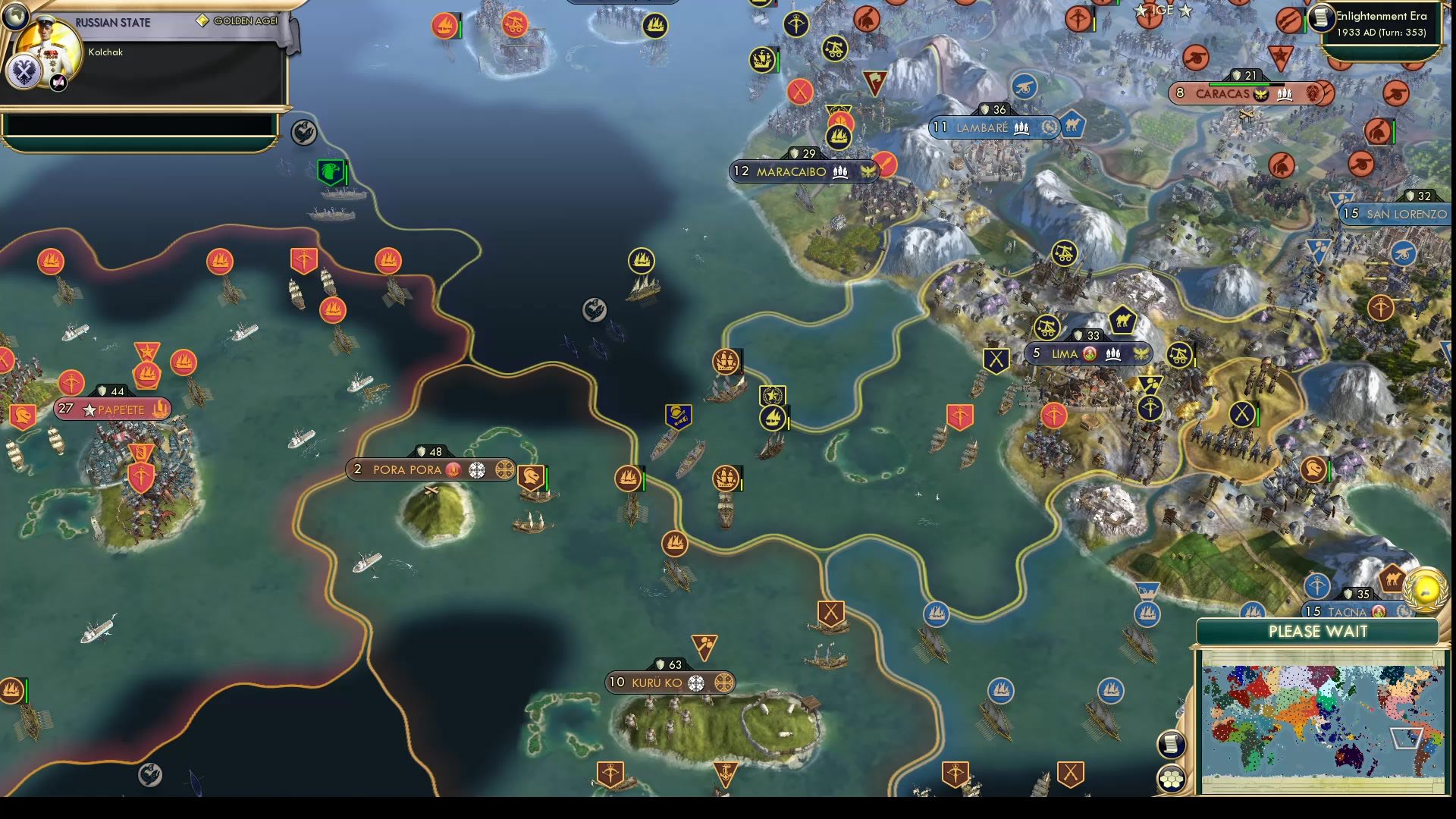This screenshot has height=819, width=1456.
Task: Click the war/peace status icon on leader panel
Action: pos(58,83)
